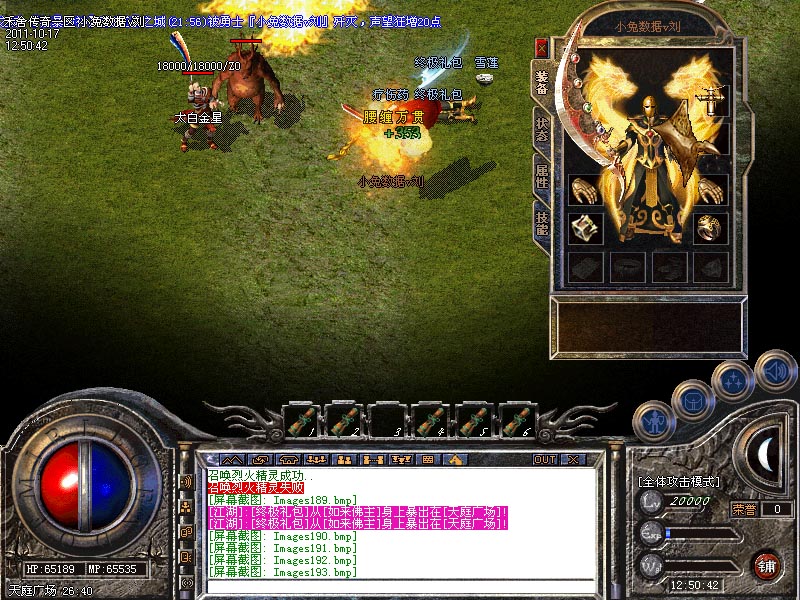Click the OUT button on chat bar
This screenshot has height=600, width=800.
coord(544,459)
